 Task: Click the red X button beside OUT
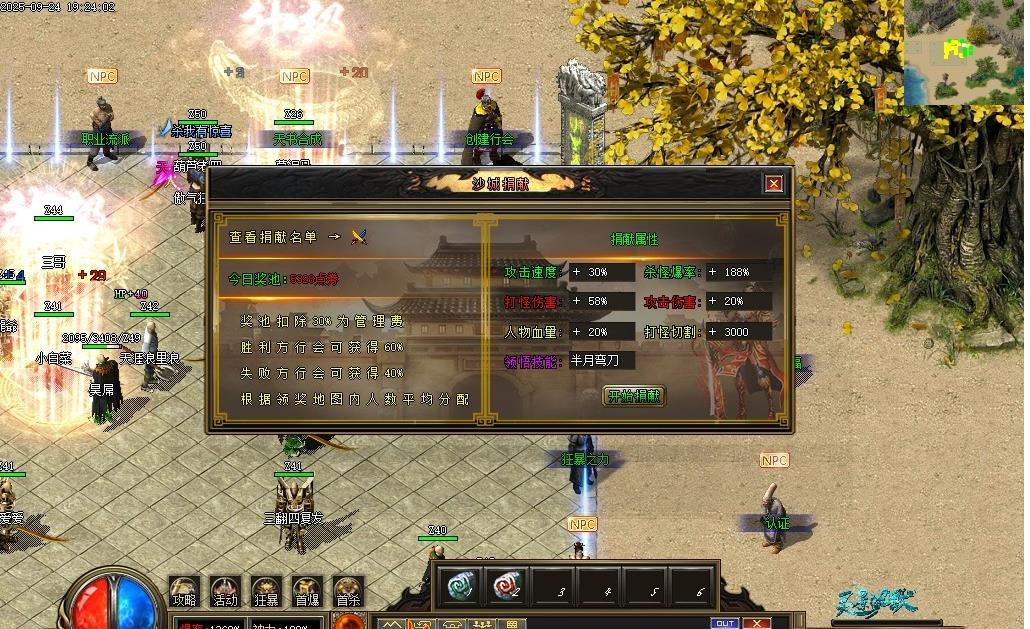coord(757,623)
